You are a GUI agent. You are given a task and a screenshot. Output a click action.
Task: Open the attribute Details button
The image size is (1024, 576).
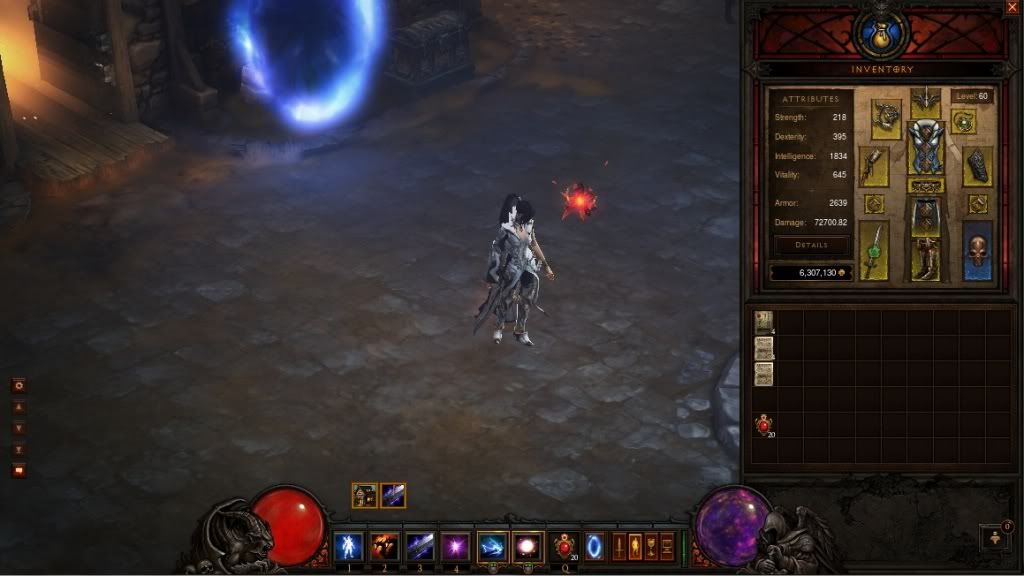point(811,245)
